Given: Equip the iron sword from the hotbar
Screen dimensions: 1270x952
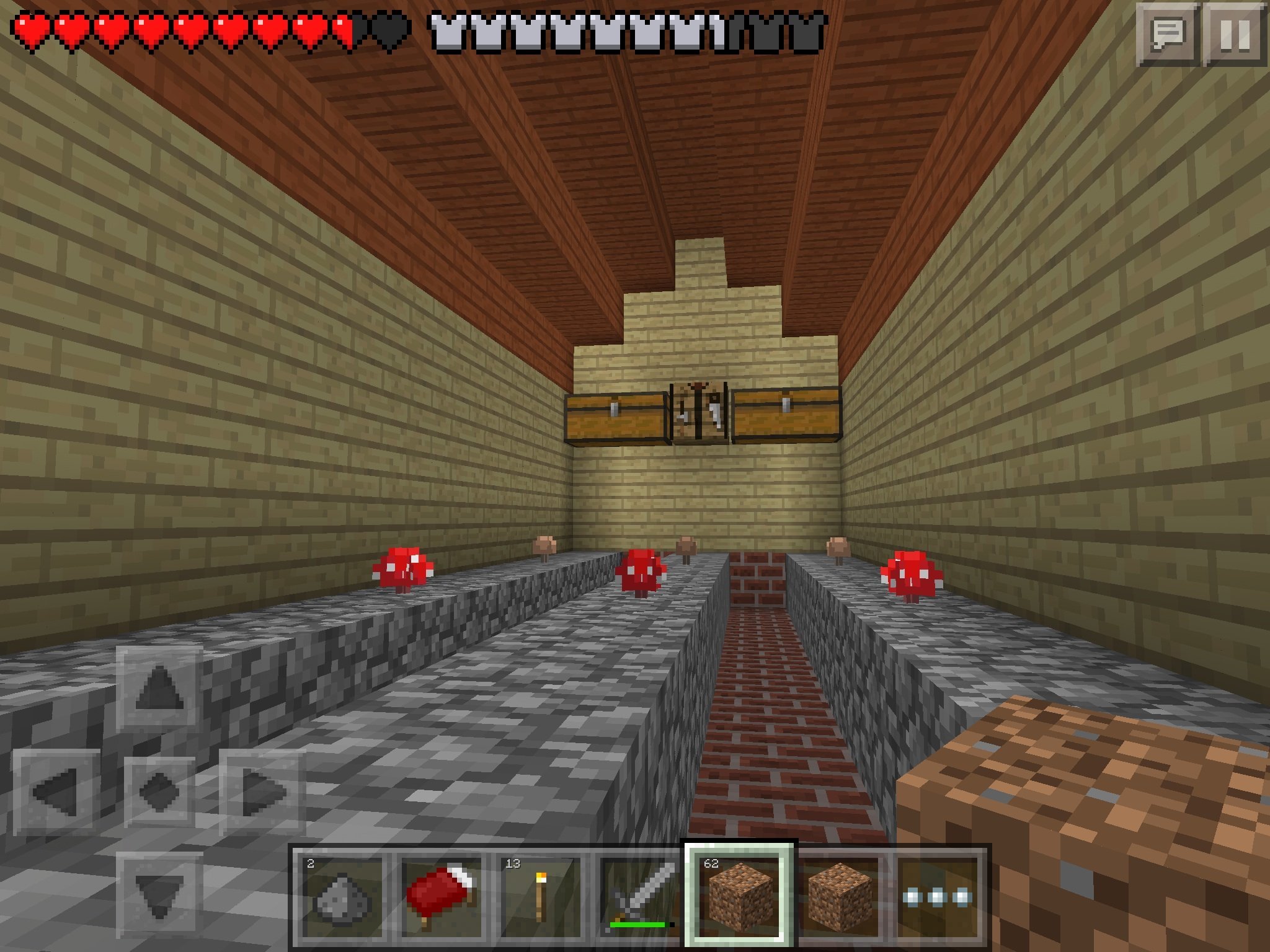Looking at the screenshot, I should tap(639, 896).
